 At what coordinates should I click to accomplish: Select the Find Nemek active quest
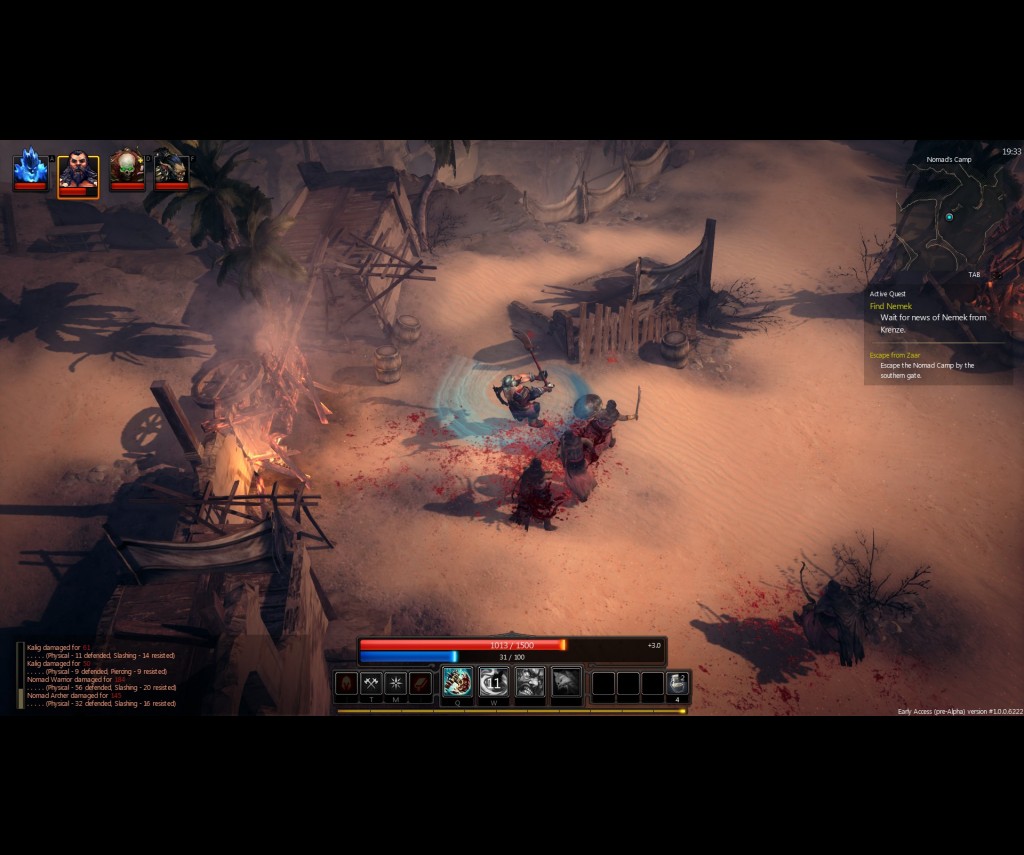tap(891, 306)
